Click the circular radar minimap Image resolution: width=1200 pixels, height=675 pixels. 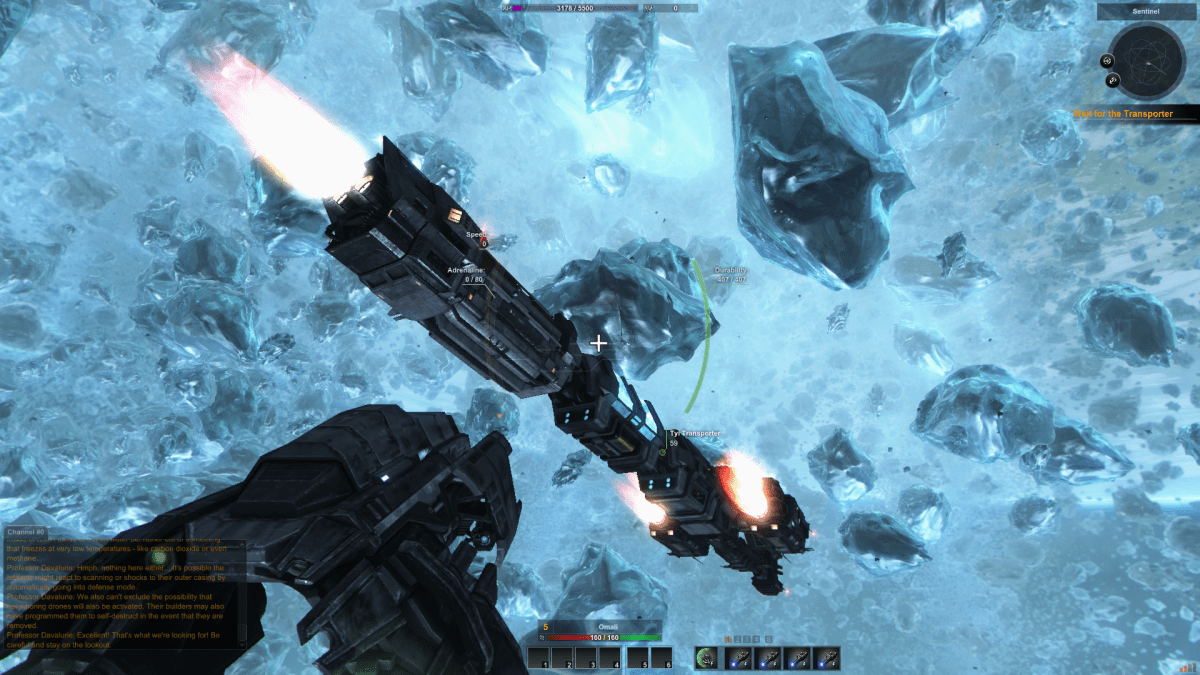pyautogui.click(x=1147, y=61)
